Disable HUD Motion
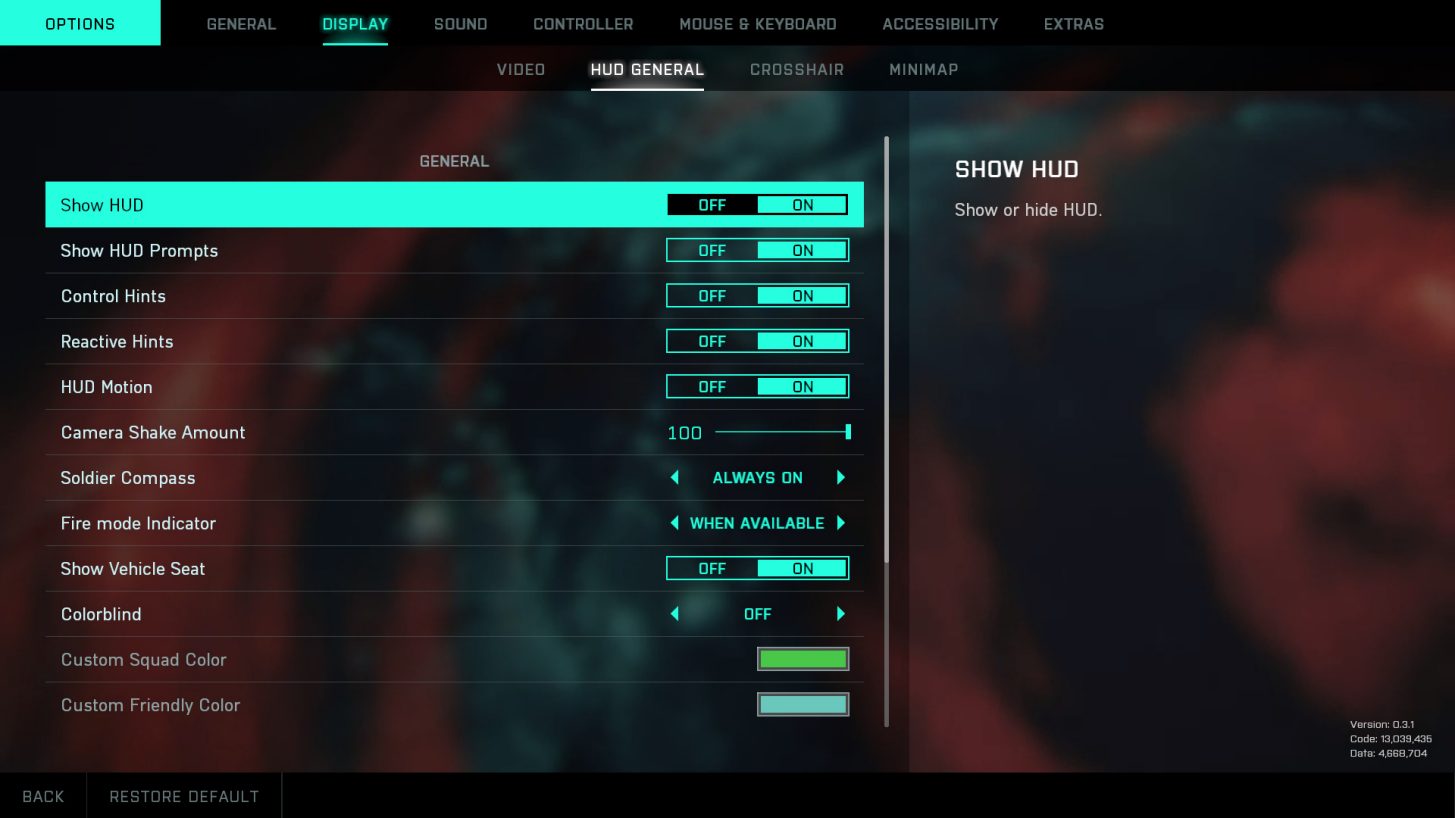1455x818 pixels. pyautogui.click(x=711, y=386)
